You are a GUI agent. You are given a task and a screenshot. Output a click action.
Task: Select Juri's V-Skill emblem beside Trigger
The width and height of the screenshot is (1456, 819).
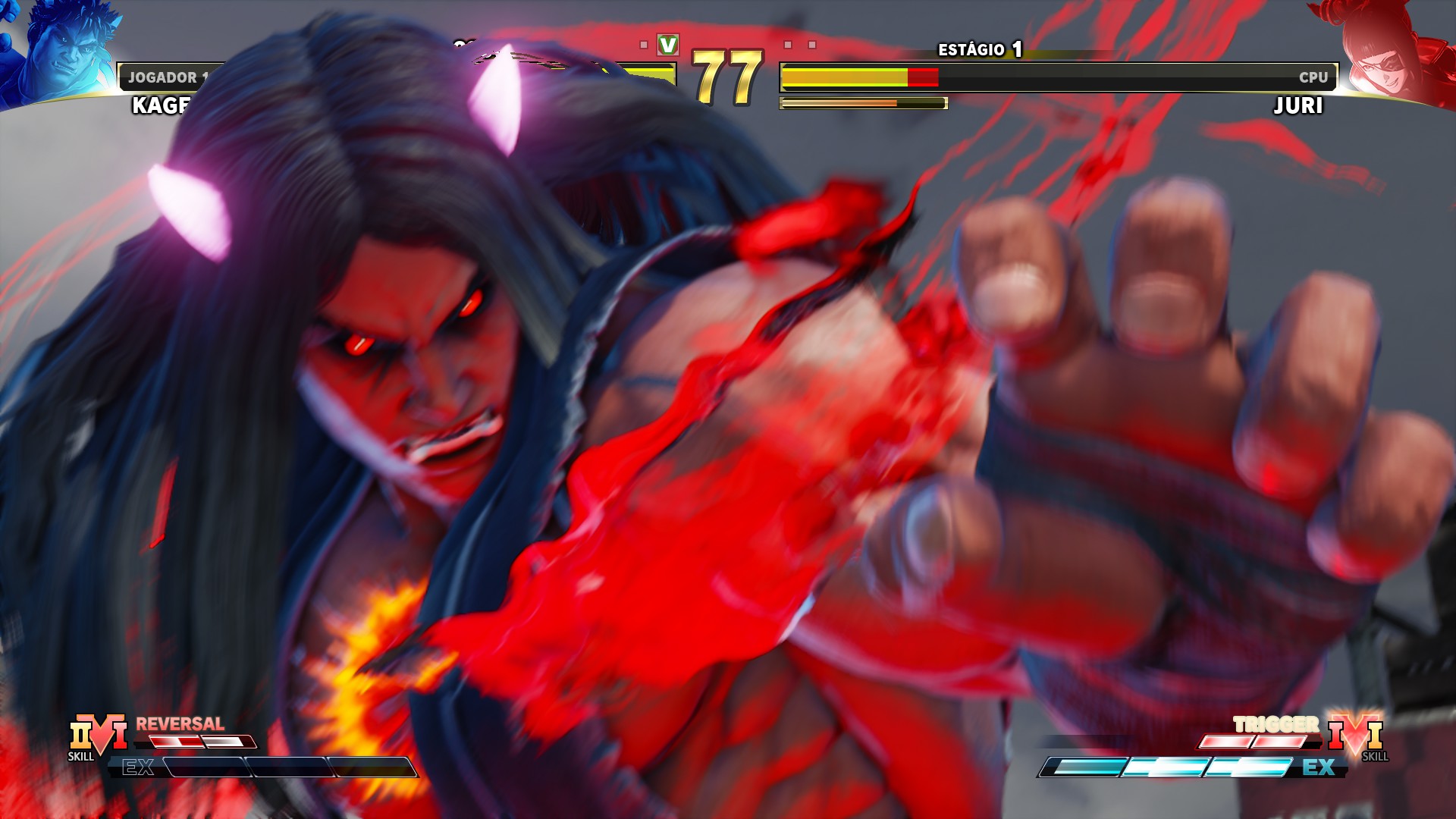pos(1356,734)
